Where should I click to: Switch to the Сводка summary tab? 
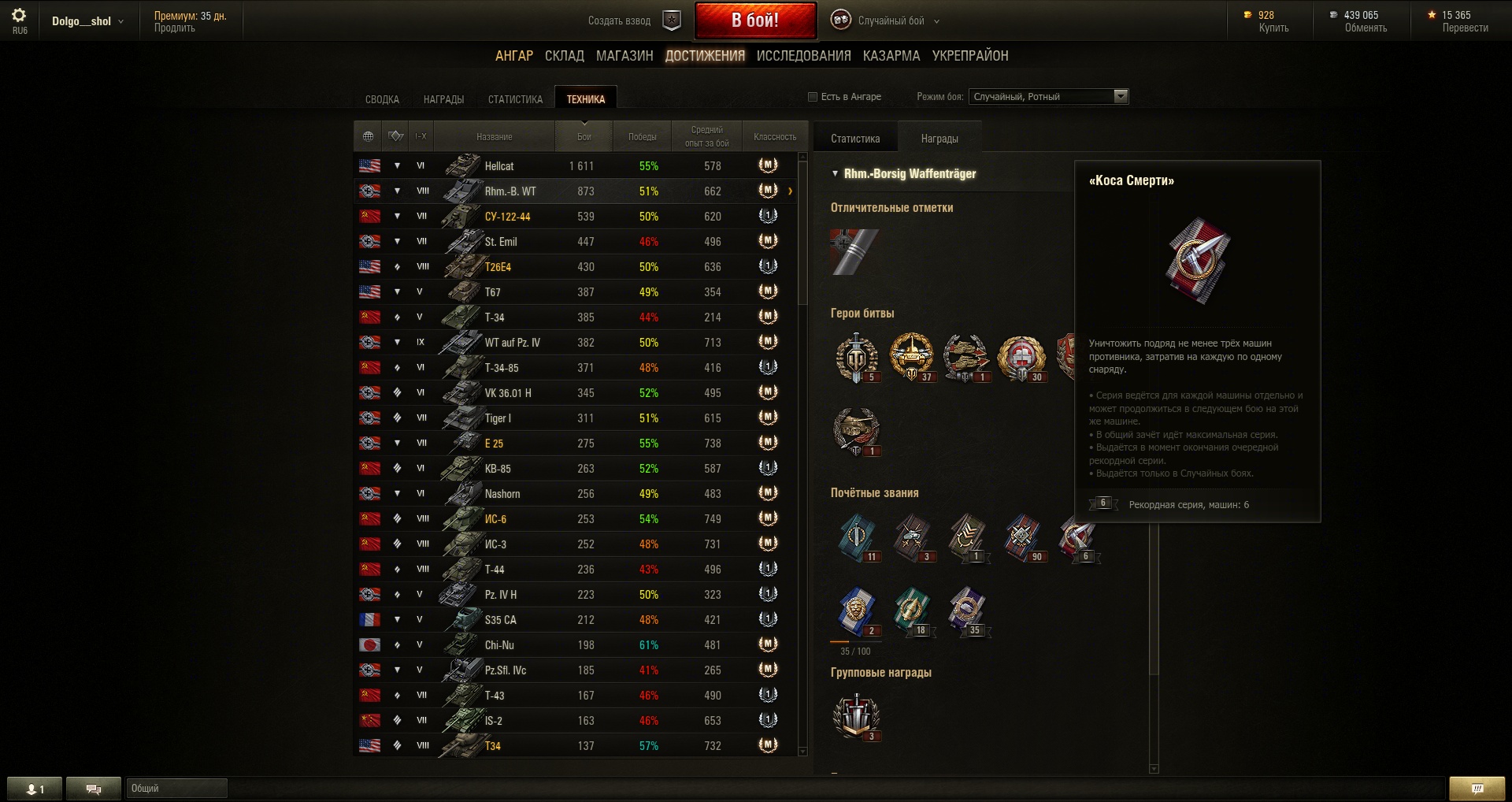click(x=382, y=99)
